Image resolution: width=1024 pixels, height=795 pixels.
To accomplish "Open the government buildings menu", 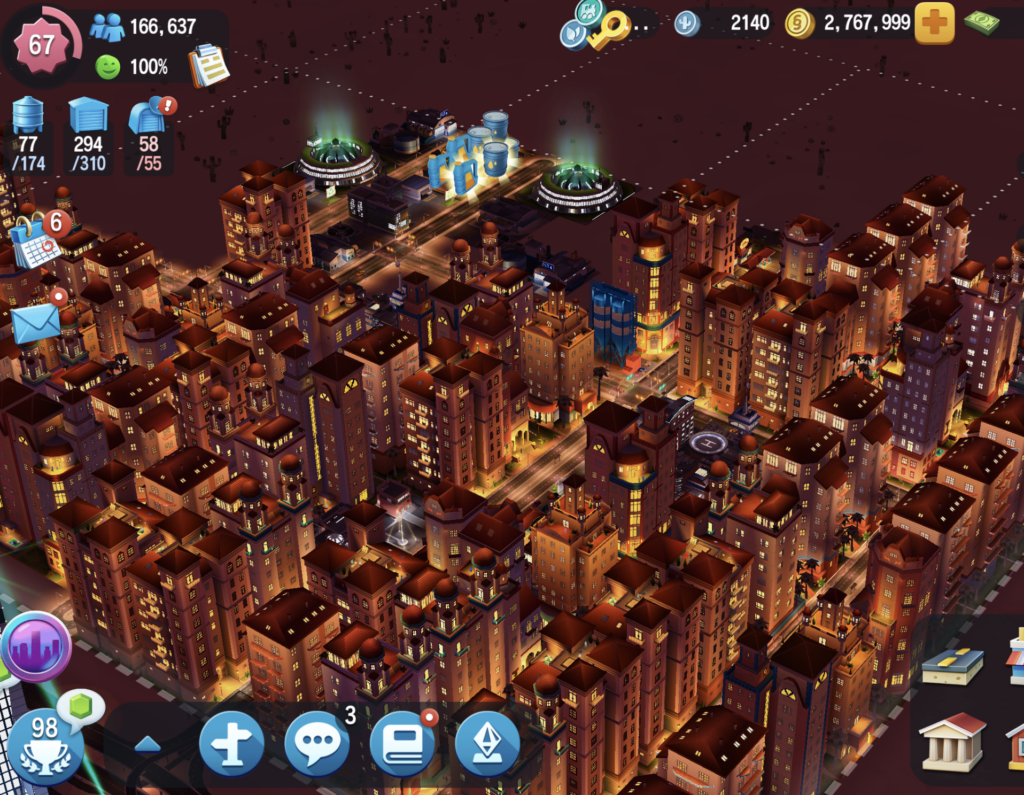I will (952, 741).
